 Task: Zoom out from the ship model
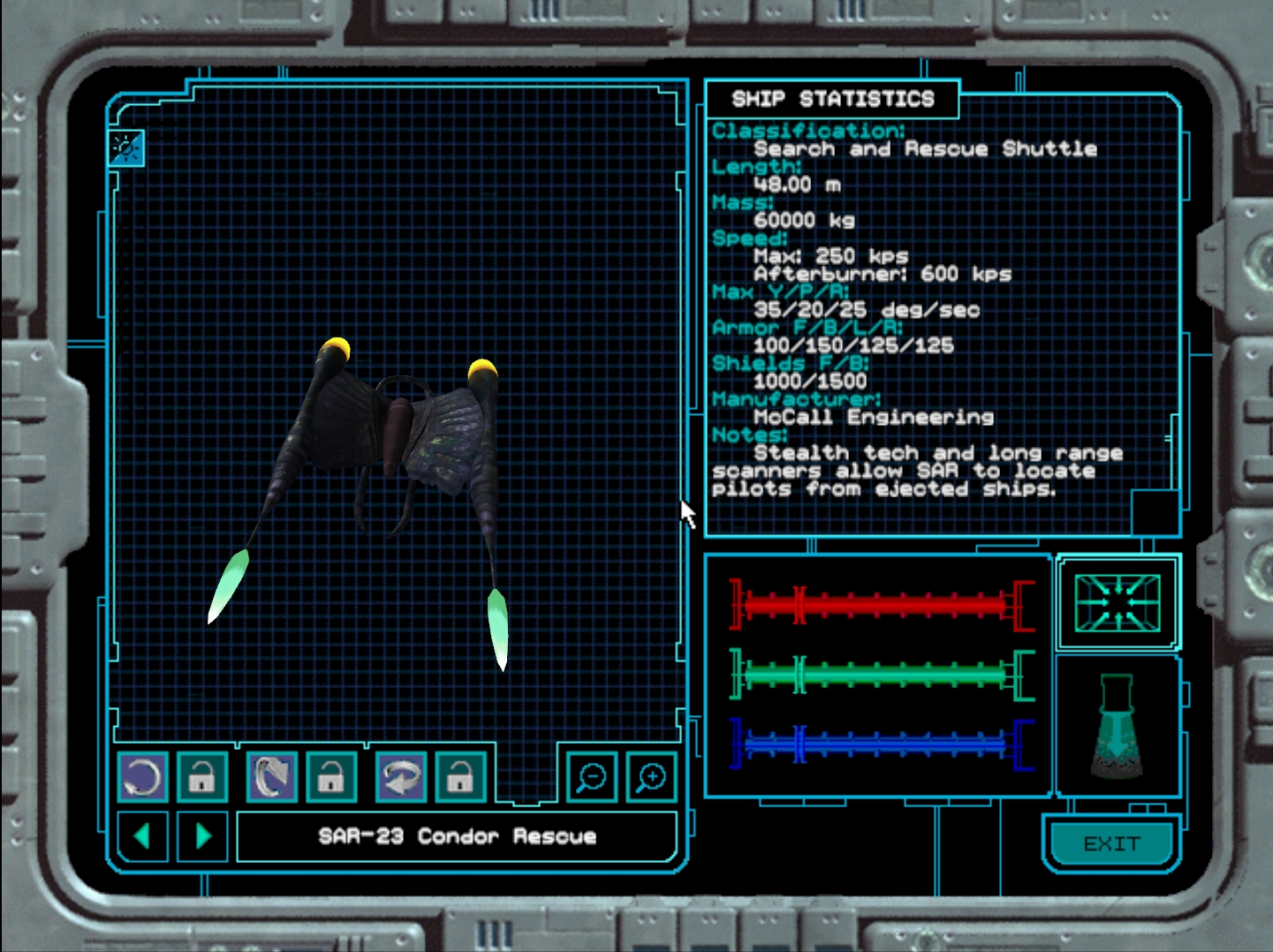[591, 777]
